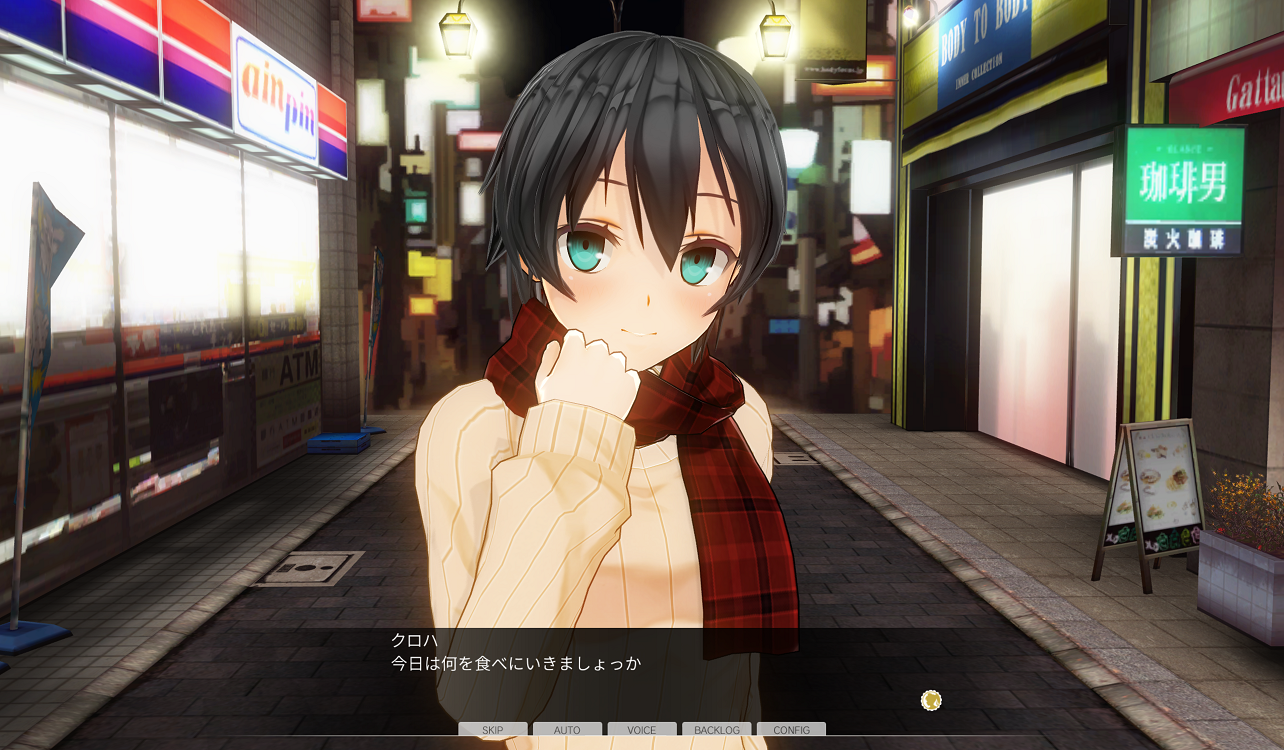Screen dimensions: 1284x750
Task: Open the BACKLOG history
Action: click(x=716, y=730)
